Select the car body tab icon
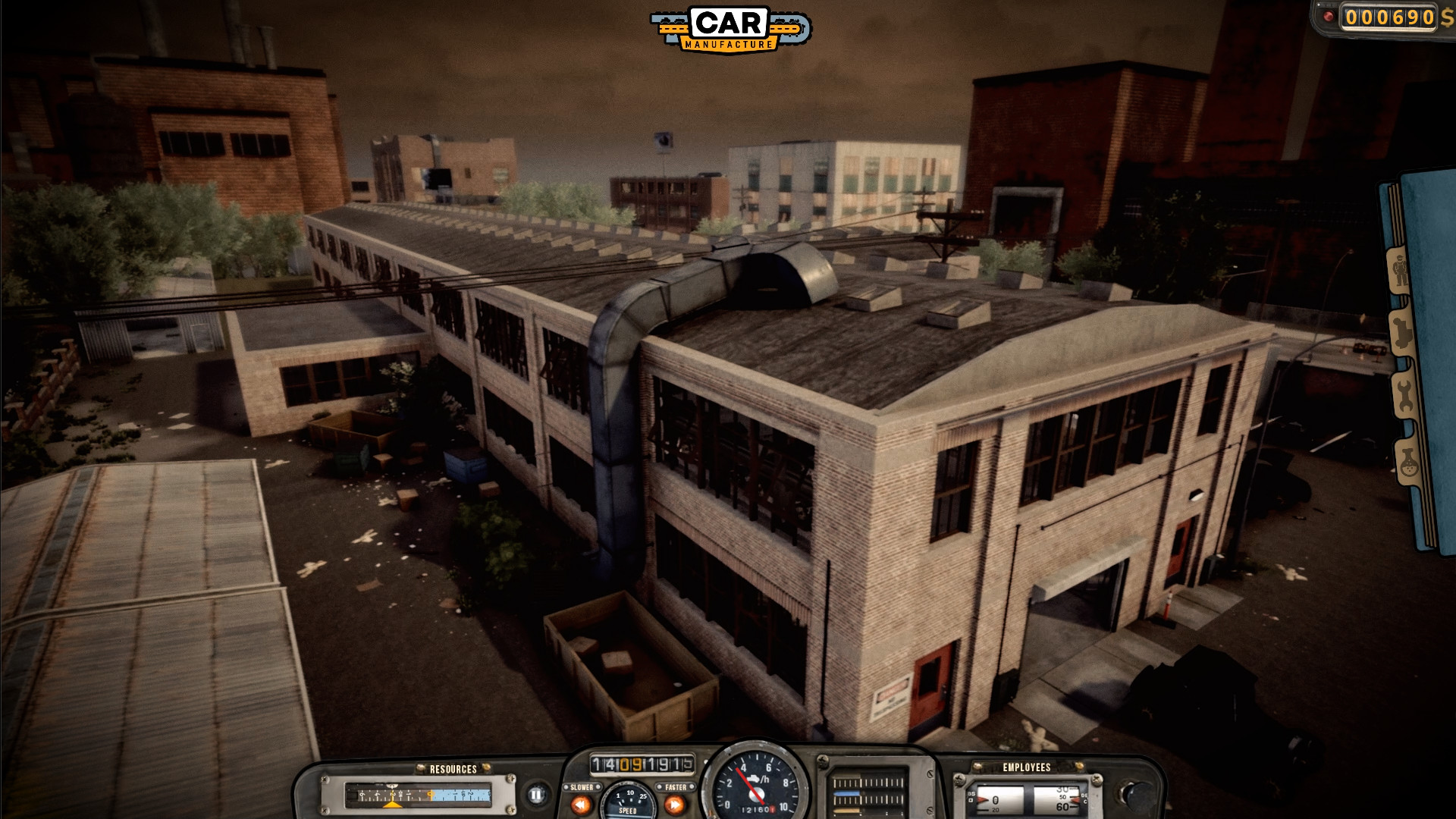 click(1402, 334)
